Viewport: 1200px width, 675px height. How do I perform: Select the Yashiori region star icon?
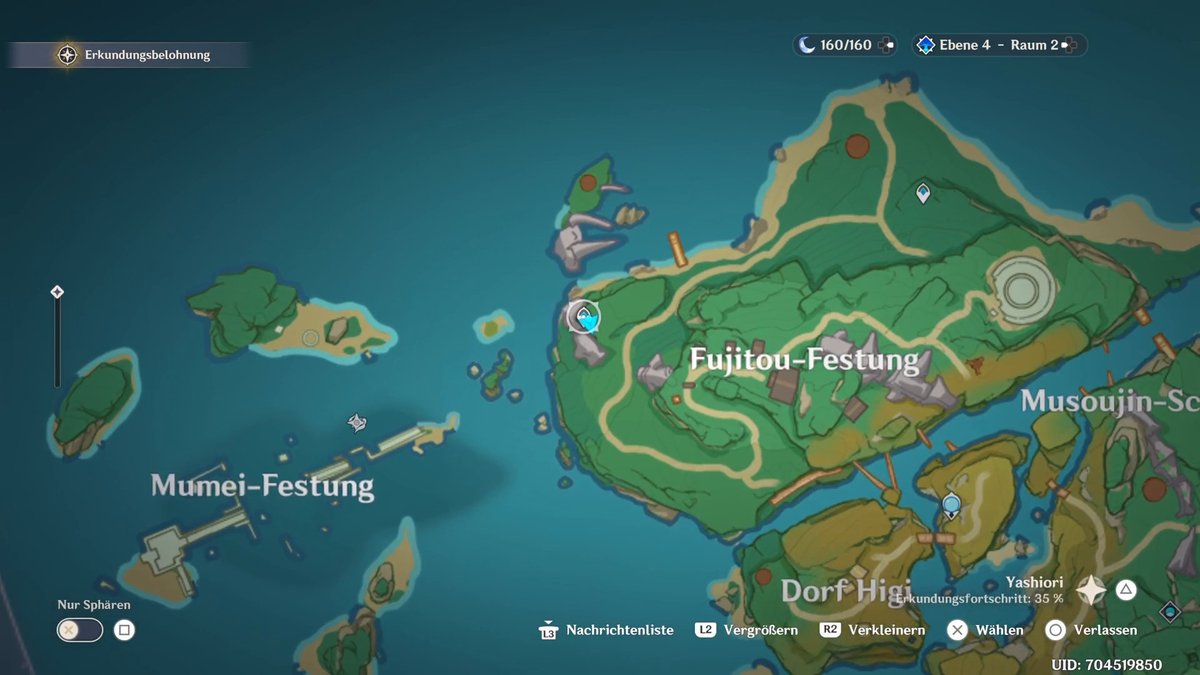point(1091,590)
